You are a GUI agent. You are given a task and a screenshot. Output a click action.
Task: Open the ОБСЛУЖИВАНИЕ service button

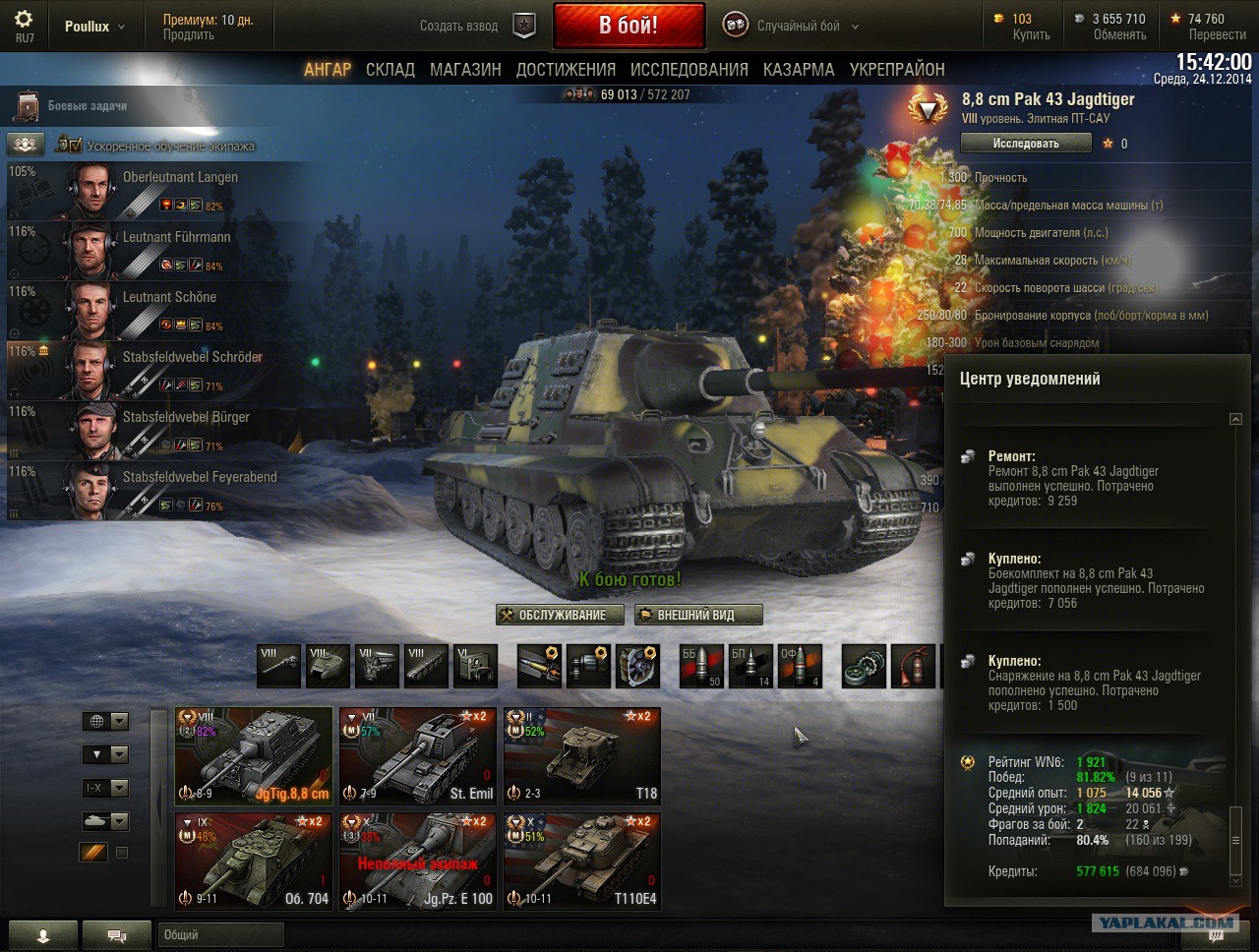pyautogui.click(x=560, y=616)
